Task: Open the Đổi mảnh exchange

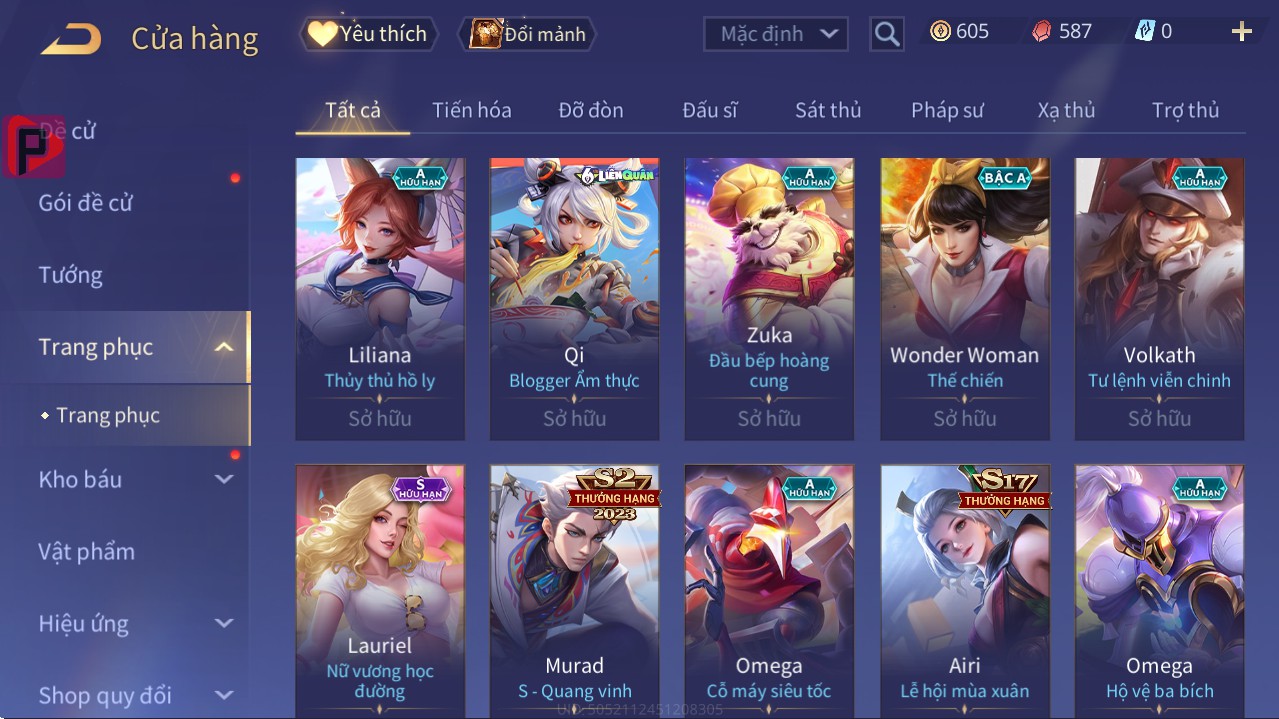Action: [x=528, y=34]
